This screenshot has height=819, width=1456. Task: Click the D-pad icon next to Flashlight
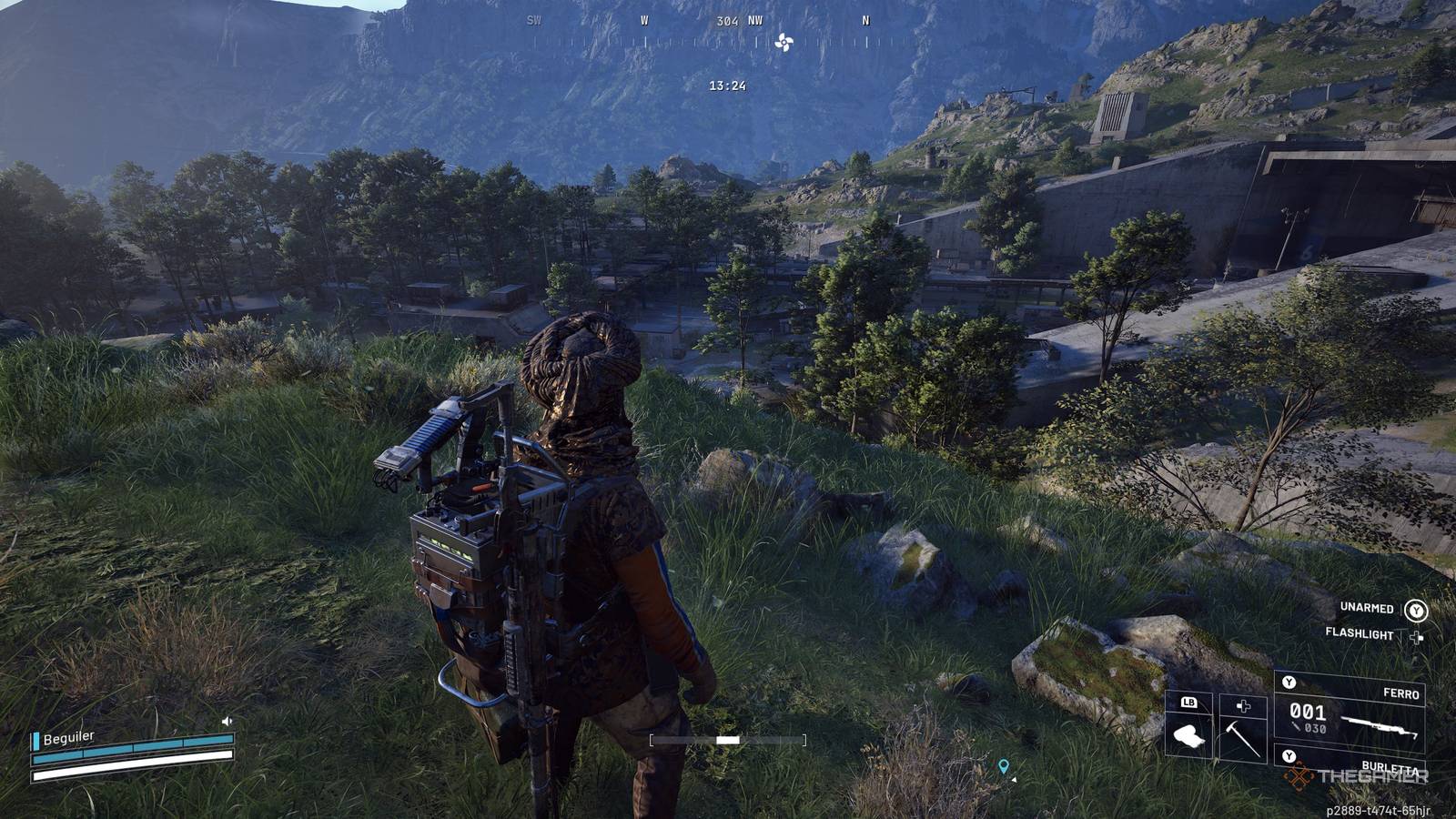(x=1416, y=636)
